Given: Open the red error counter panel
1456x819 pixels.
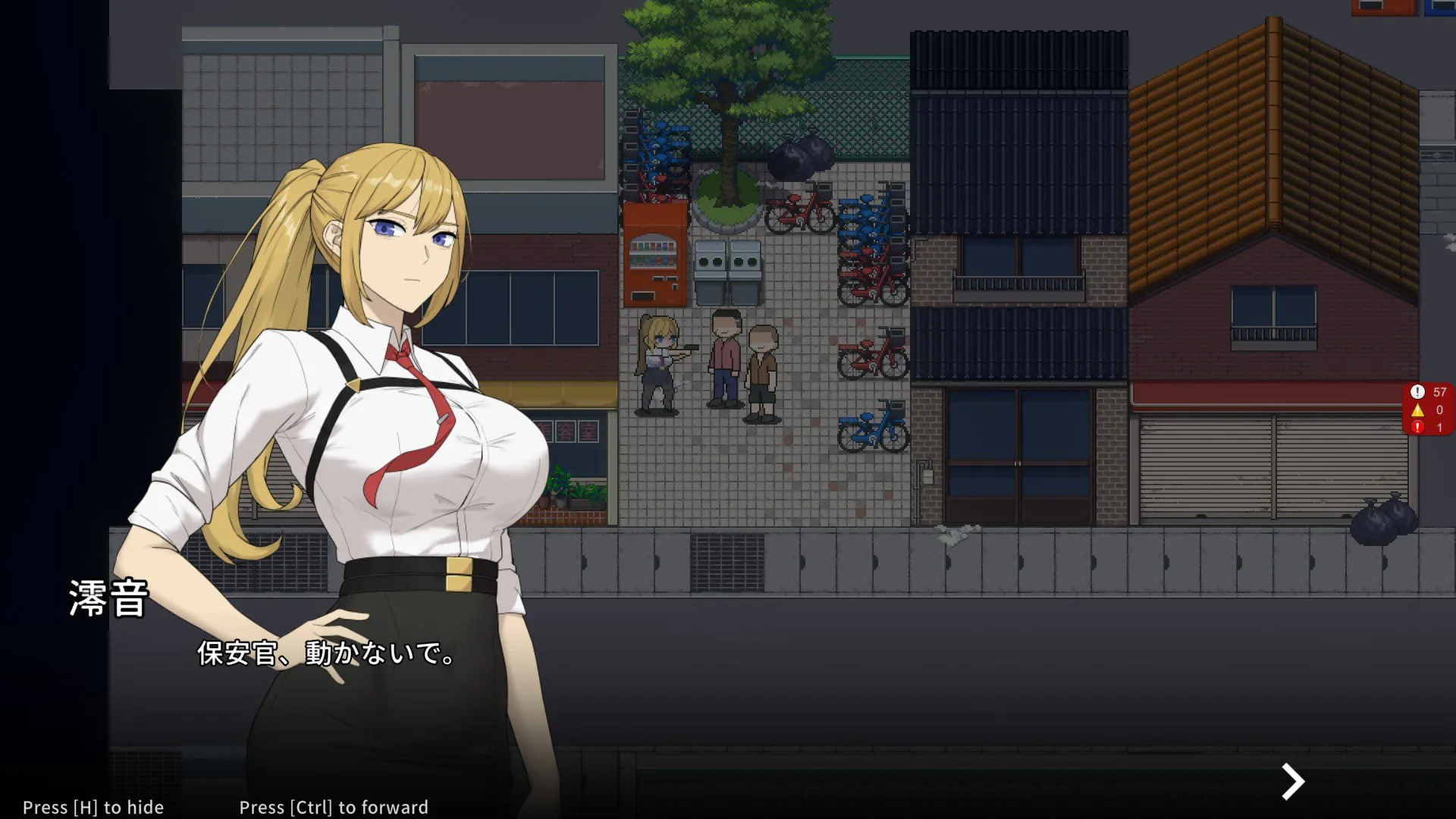Looking at the screenshot, I should (1428, 409).
